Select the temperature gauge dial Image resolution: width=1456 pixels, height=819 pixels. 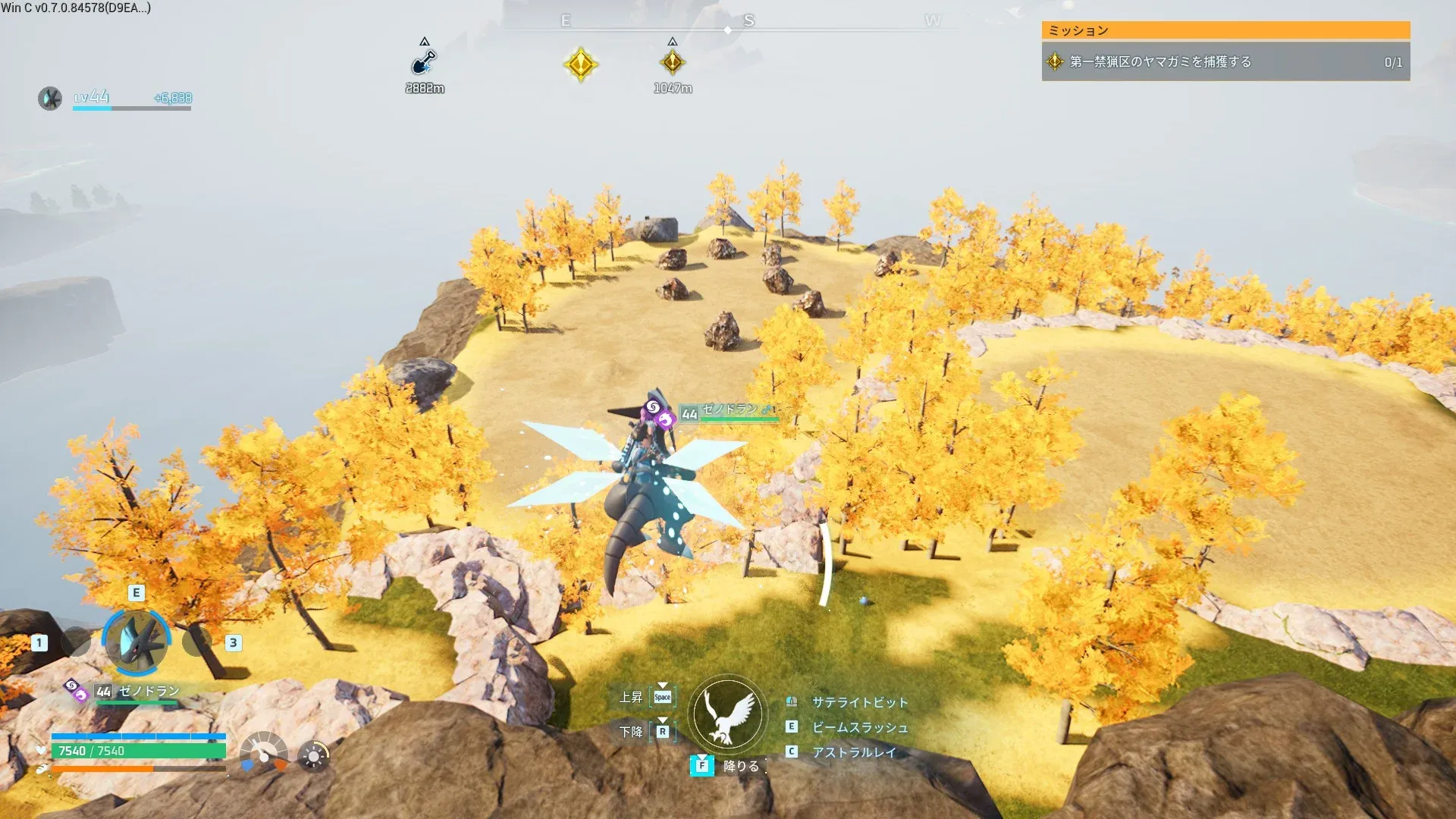click(263, 752)
